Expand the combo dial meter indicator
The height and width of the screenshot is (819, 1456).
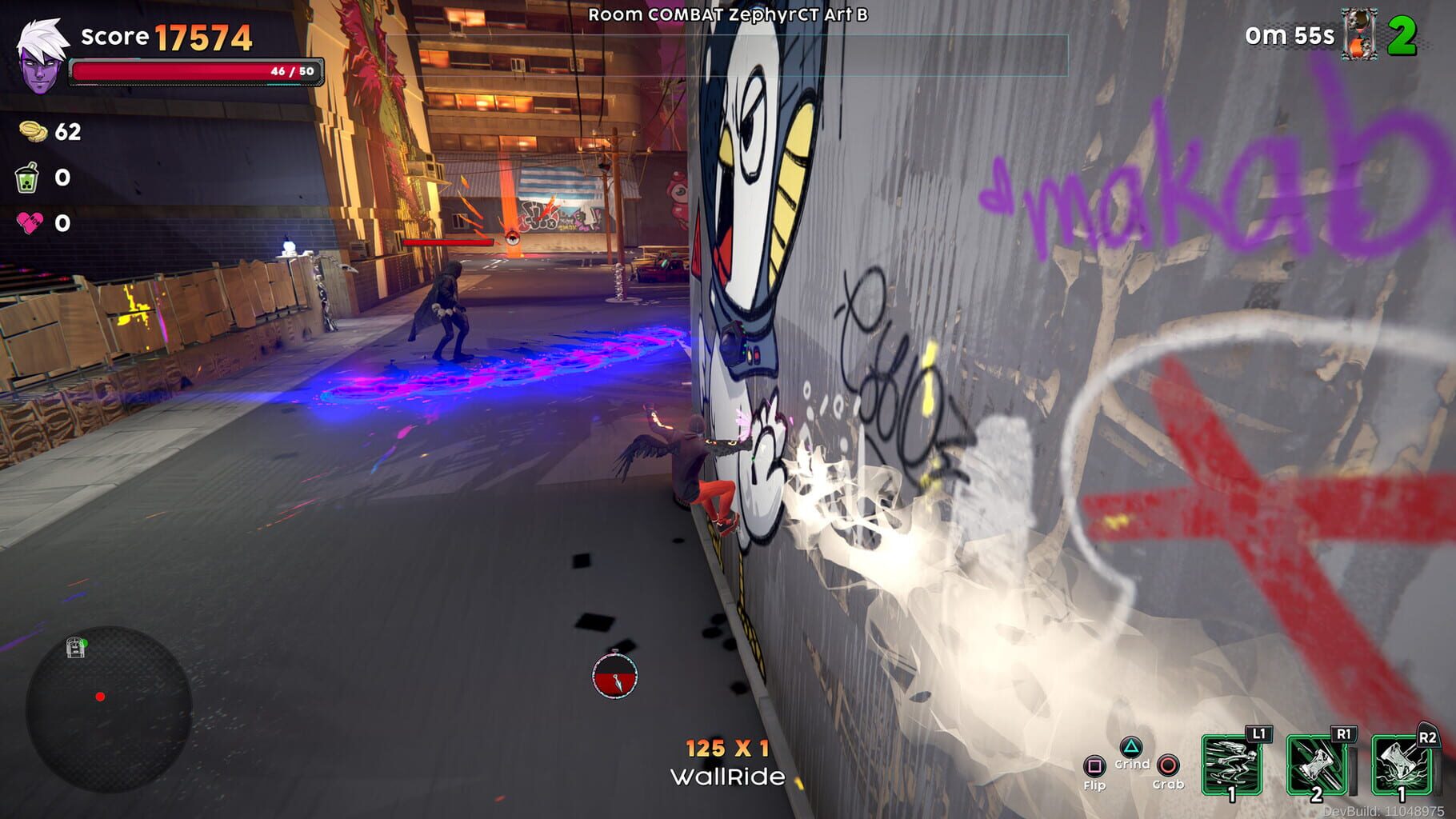614,678
